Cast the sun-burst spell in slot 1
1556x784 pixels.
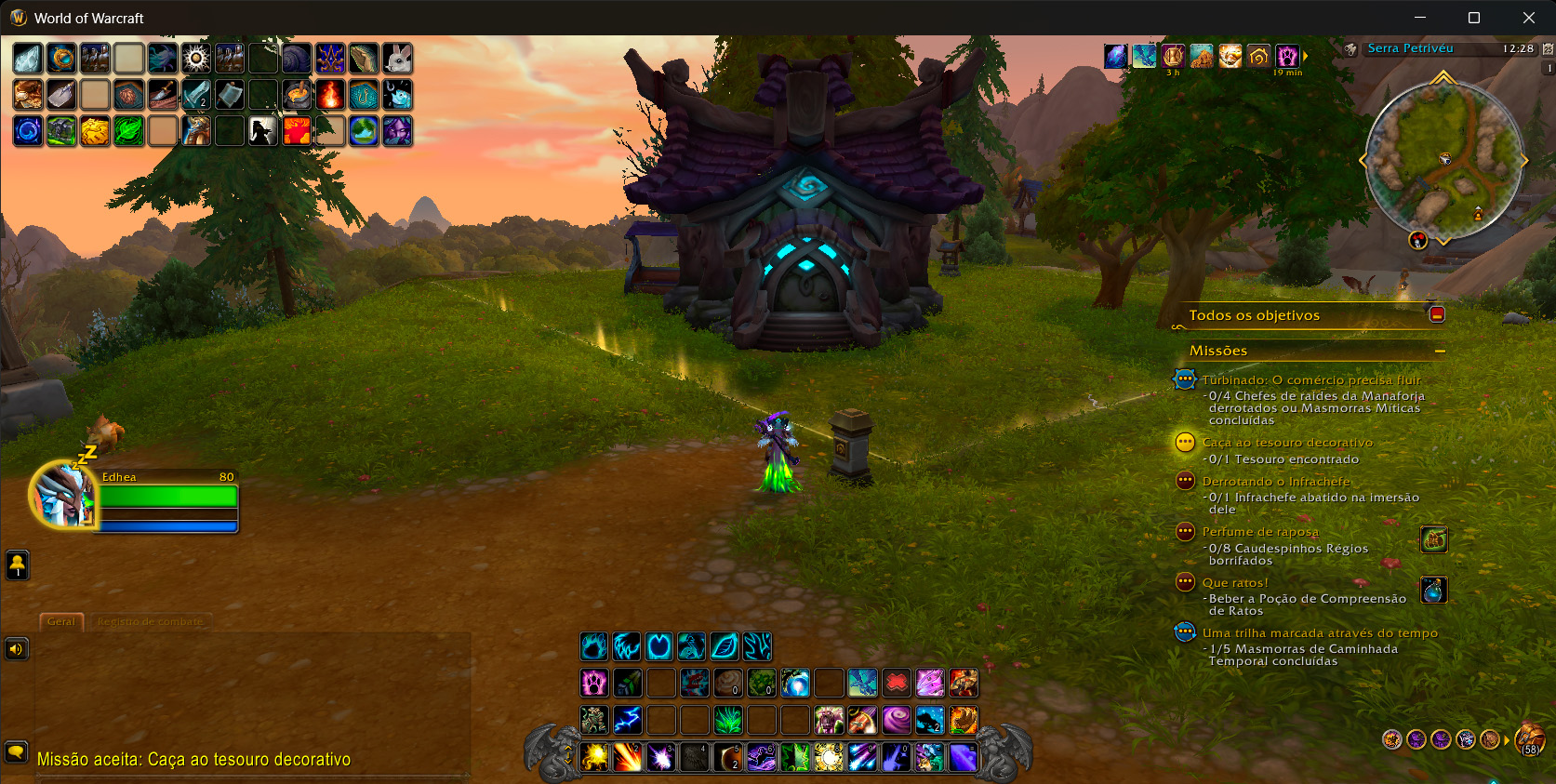coord(594,757)
